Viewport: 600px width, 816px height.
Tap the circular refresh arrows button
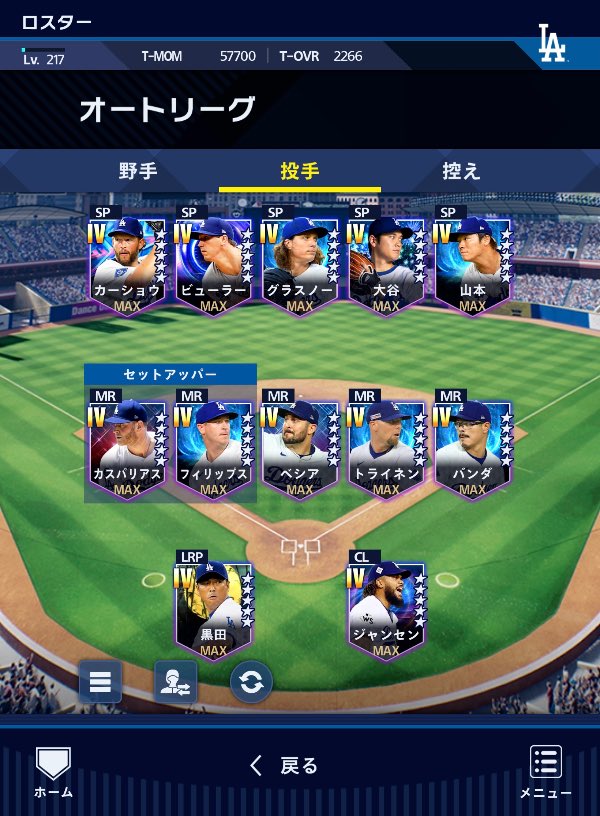point(251,682)
